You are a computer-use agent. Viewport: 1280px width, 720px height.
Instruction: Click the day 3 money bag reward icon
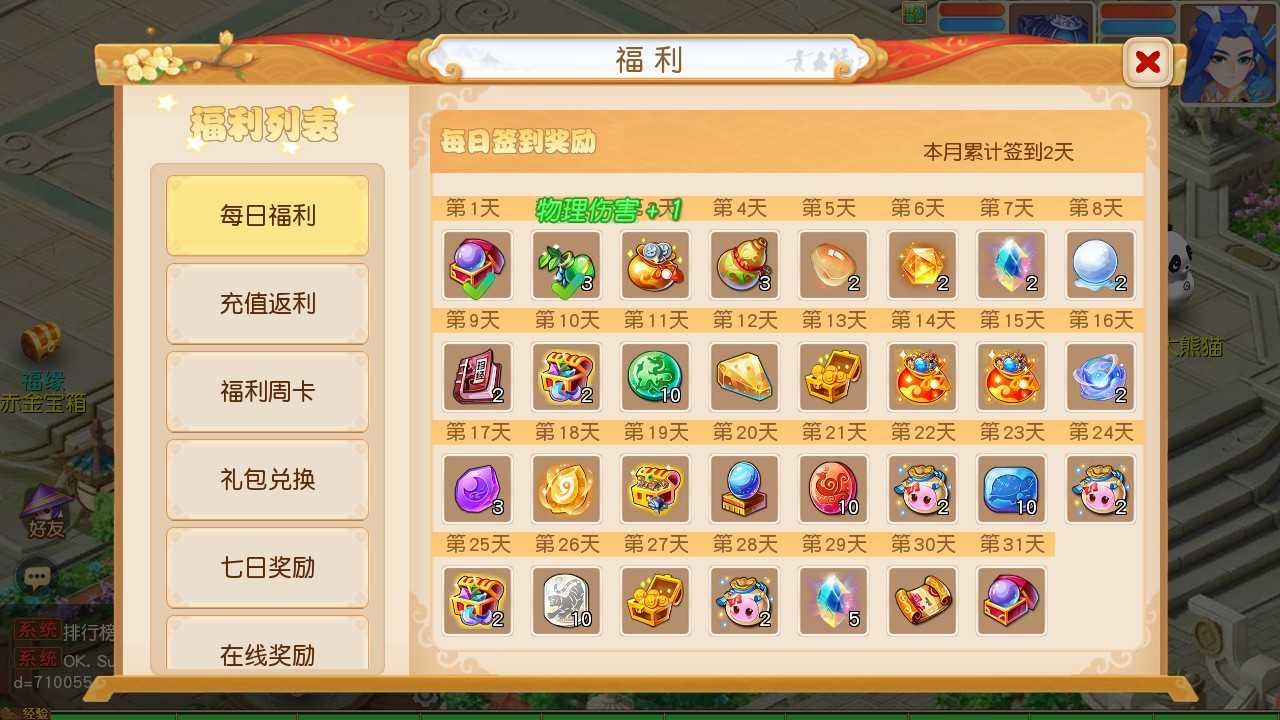point(656,265)
